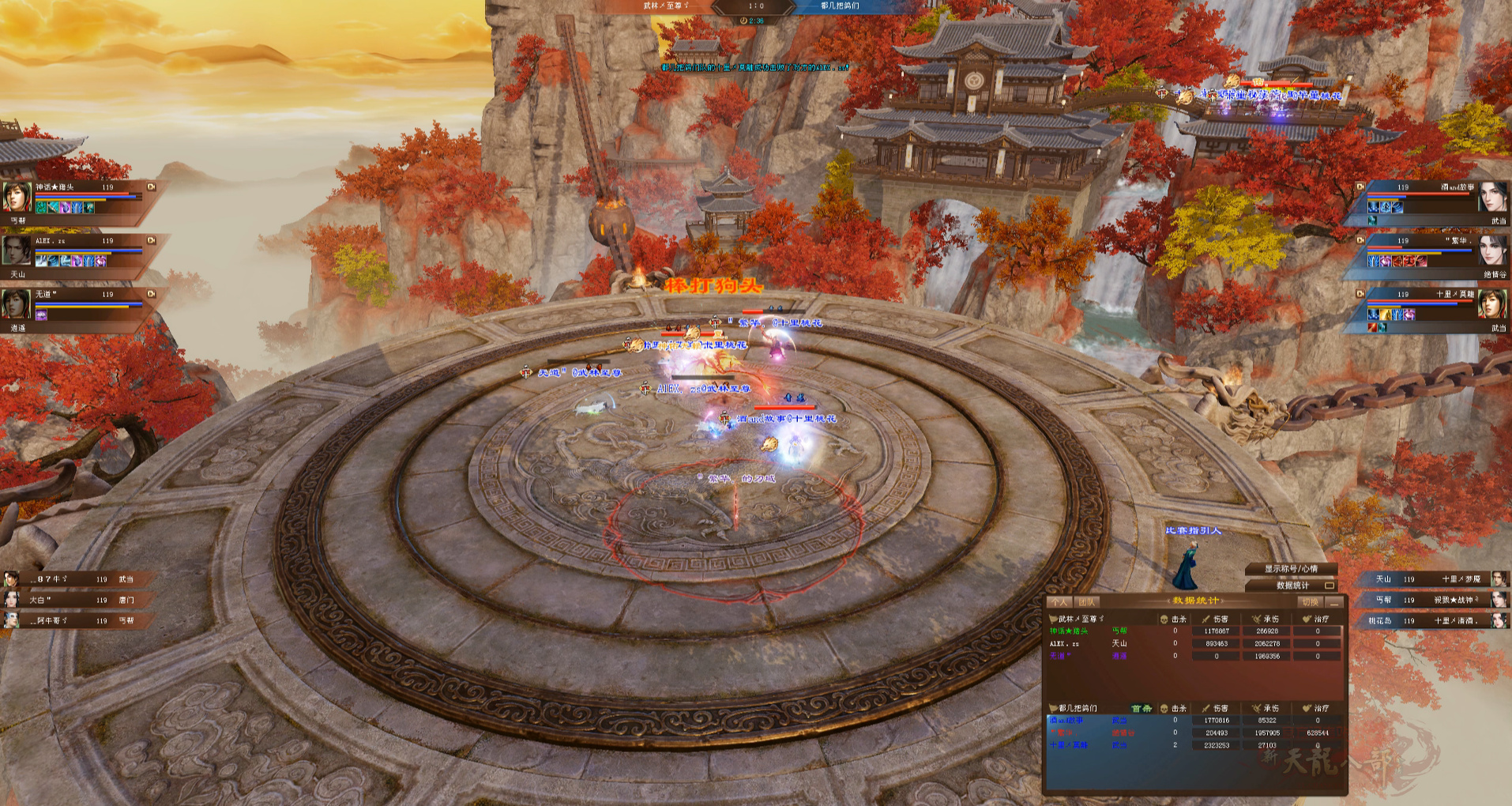Spectate player 神话★猪头 via camera icon
The width and height of the screenshot is (1512, 806).
pyautogui.click(x=151, y=187)
